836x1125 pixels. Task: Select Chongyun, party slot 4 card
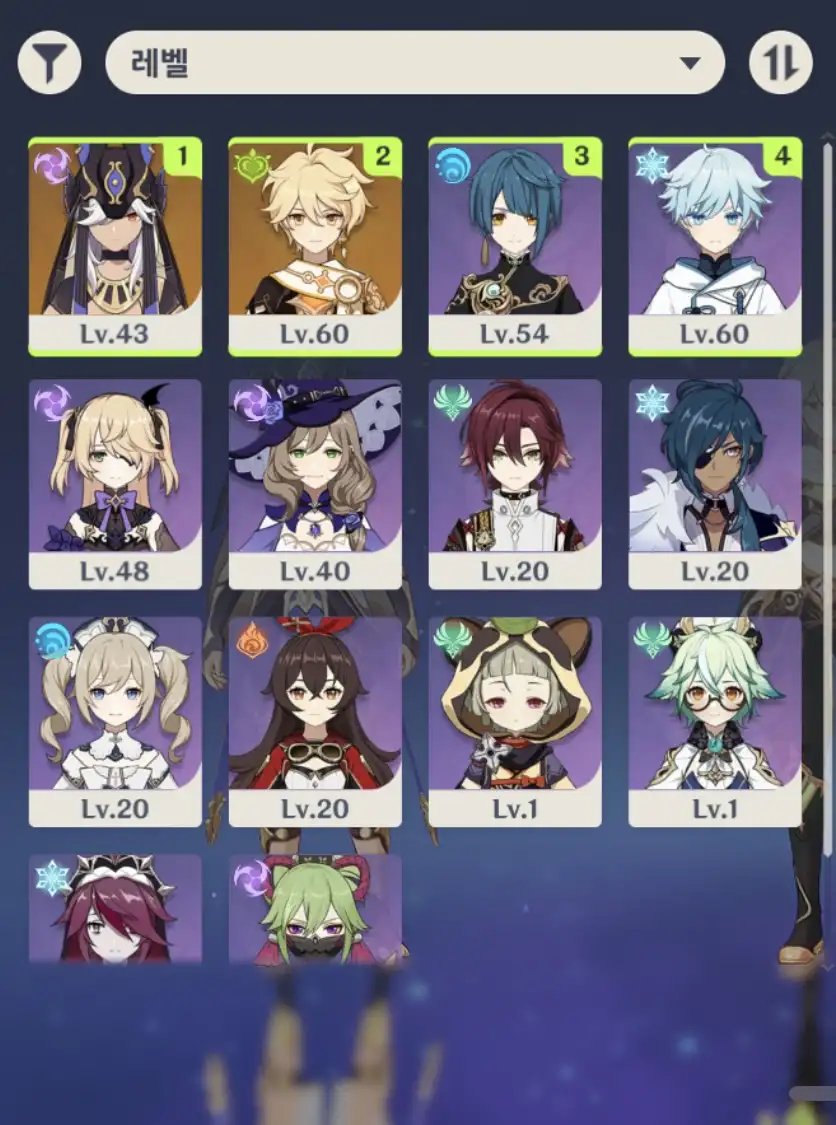point(715,246)
